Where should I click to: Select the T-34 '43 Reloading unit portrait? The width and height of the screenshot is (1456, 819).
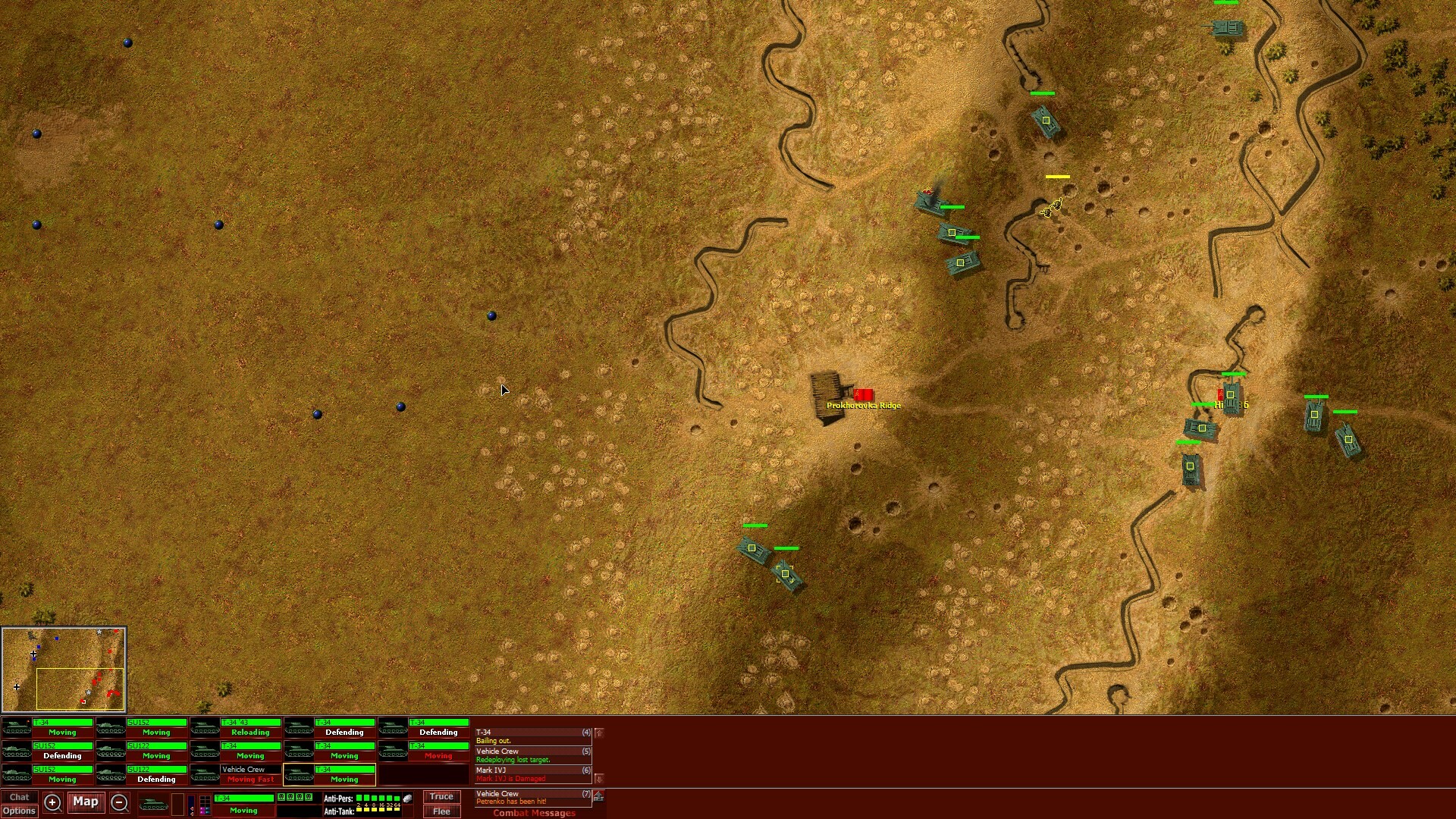[205, 727]
